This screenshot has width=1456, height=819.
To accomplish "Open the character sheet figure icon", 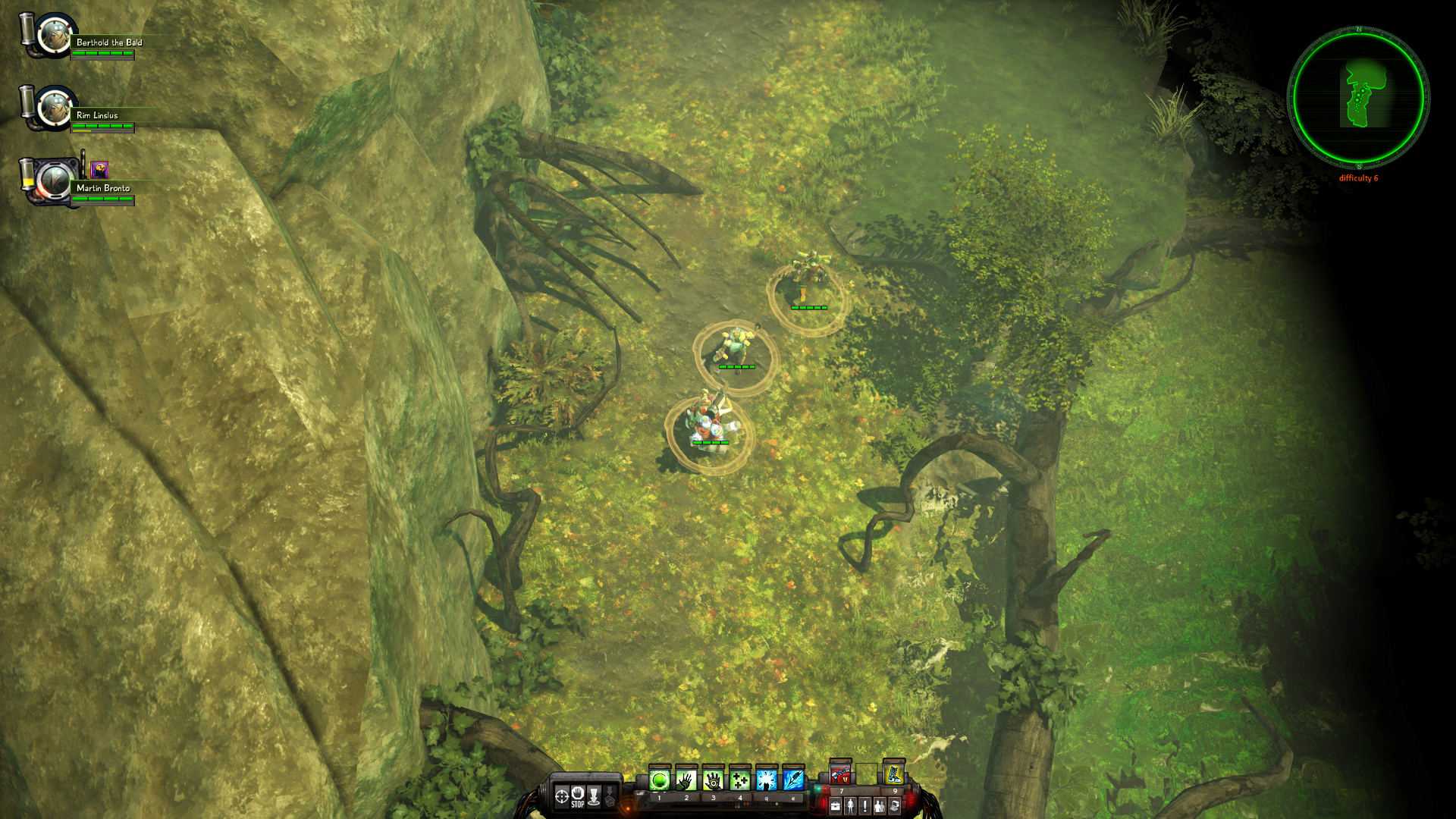I will point(850,805).
